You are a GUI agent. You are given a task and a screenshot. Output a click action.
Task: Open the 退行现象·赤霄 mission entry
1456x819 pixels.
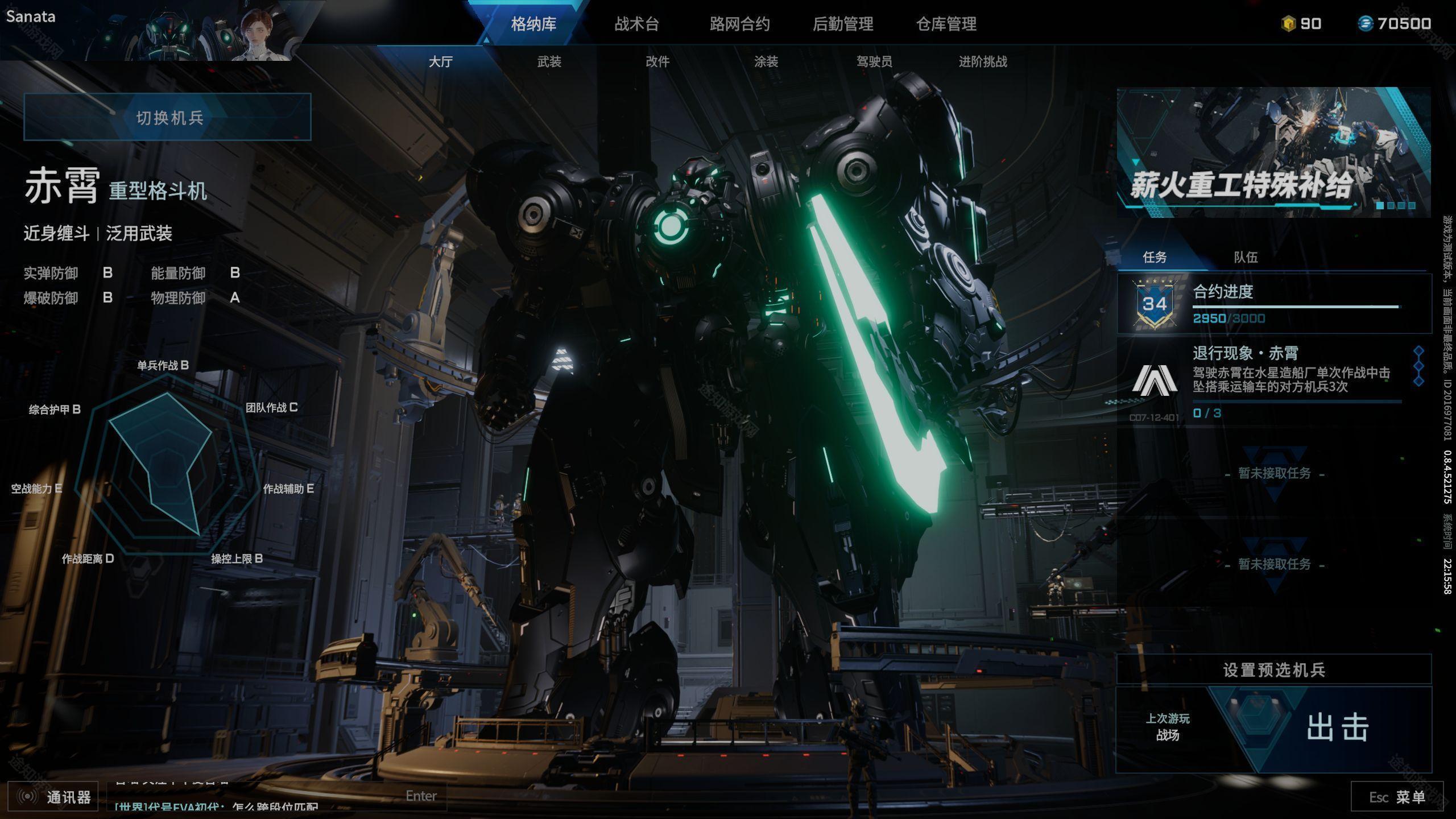1273,379
